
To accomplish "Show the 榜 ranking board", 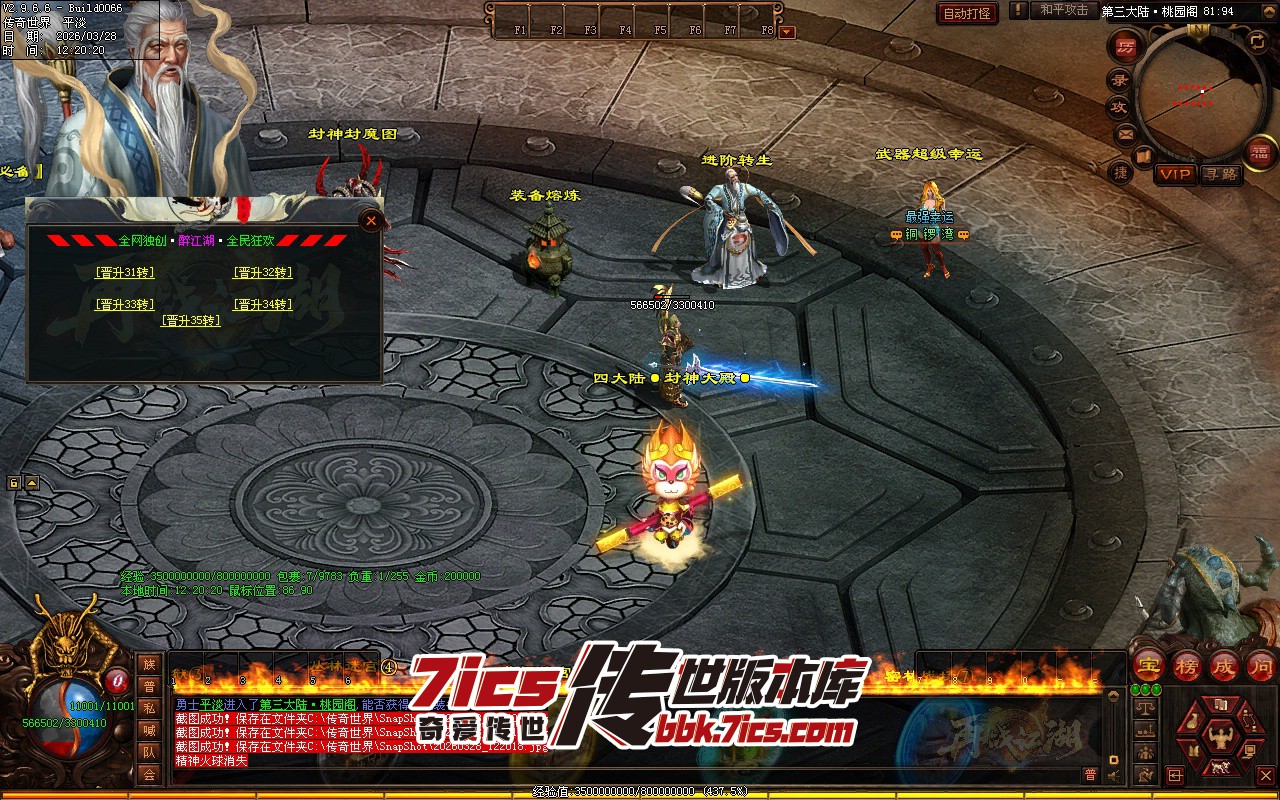I will point(1187,665).
